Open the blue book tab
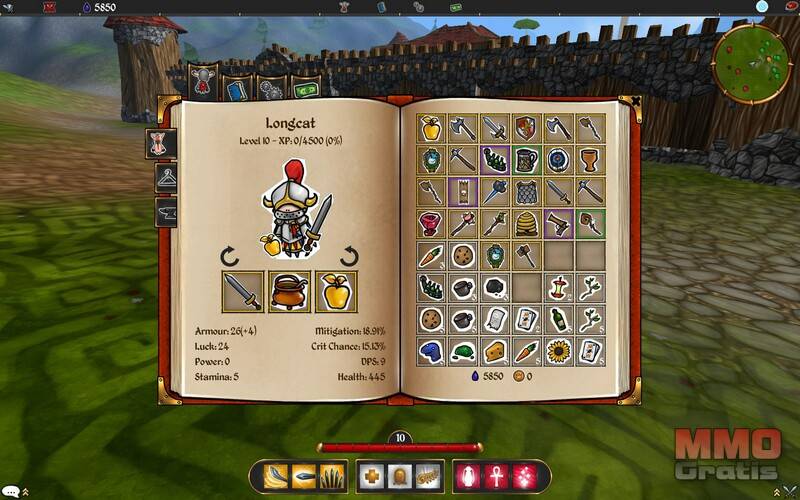800x500 pixels. click(237, 87)
